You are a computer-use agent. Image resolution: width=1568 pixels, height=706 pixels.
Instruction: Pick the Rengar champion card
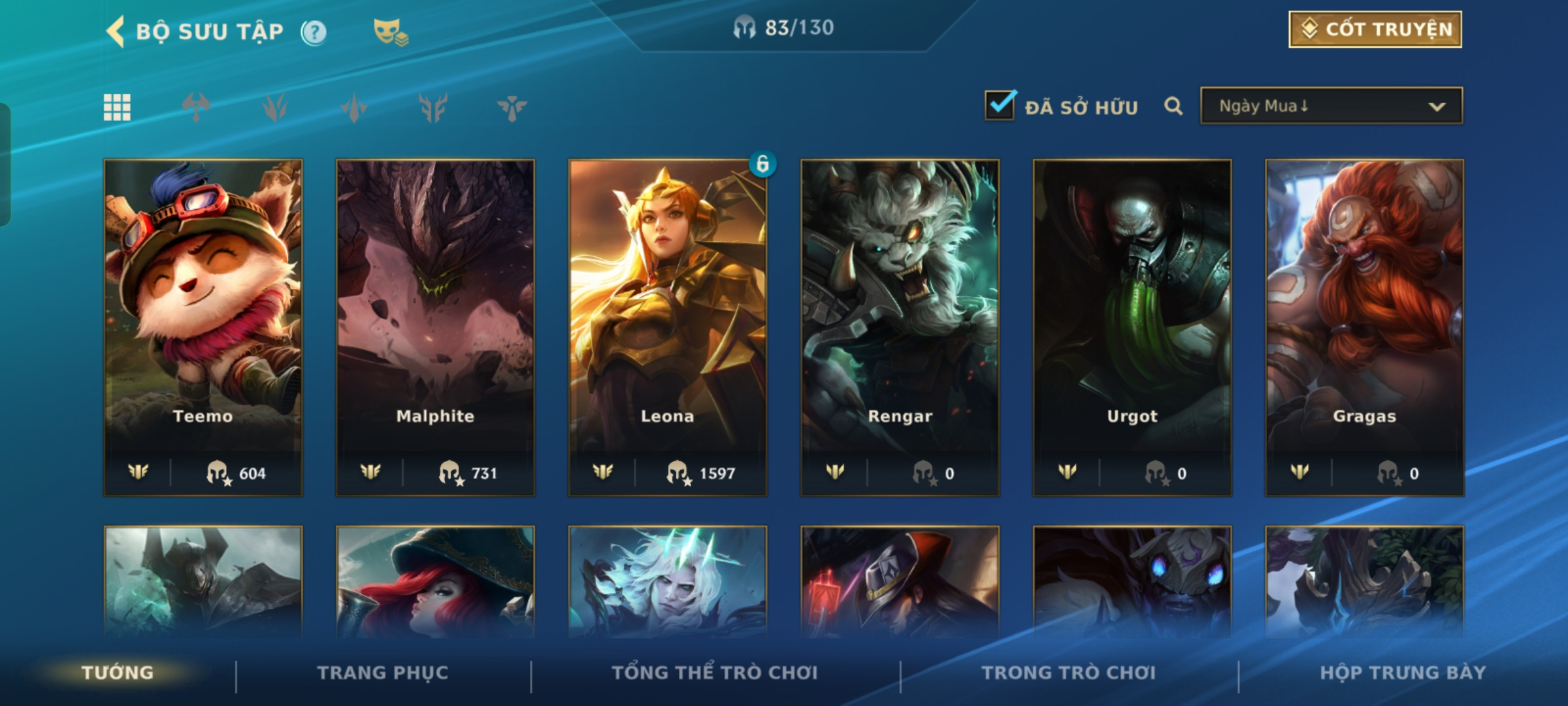tap(900, 327)
